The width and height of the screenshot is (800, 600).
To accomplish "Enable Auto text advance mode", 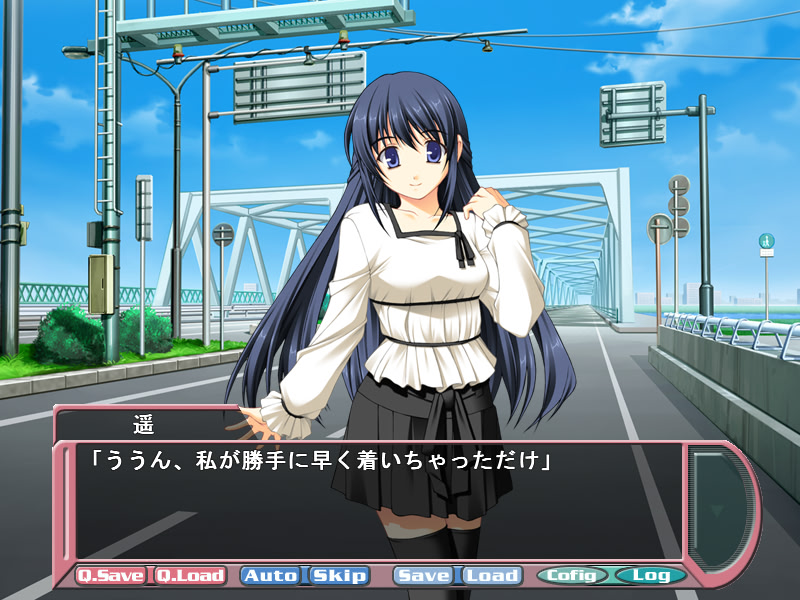I will coord(271,575).
